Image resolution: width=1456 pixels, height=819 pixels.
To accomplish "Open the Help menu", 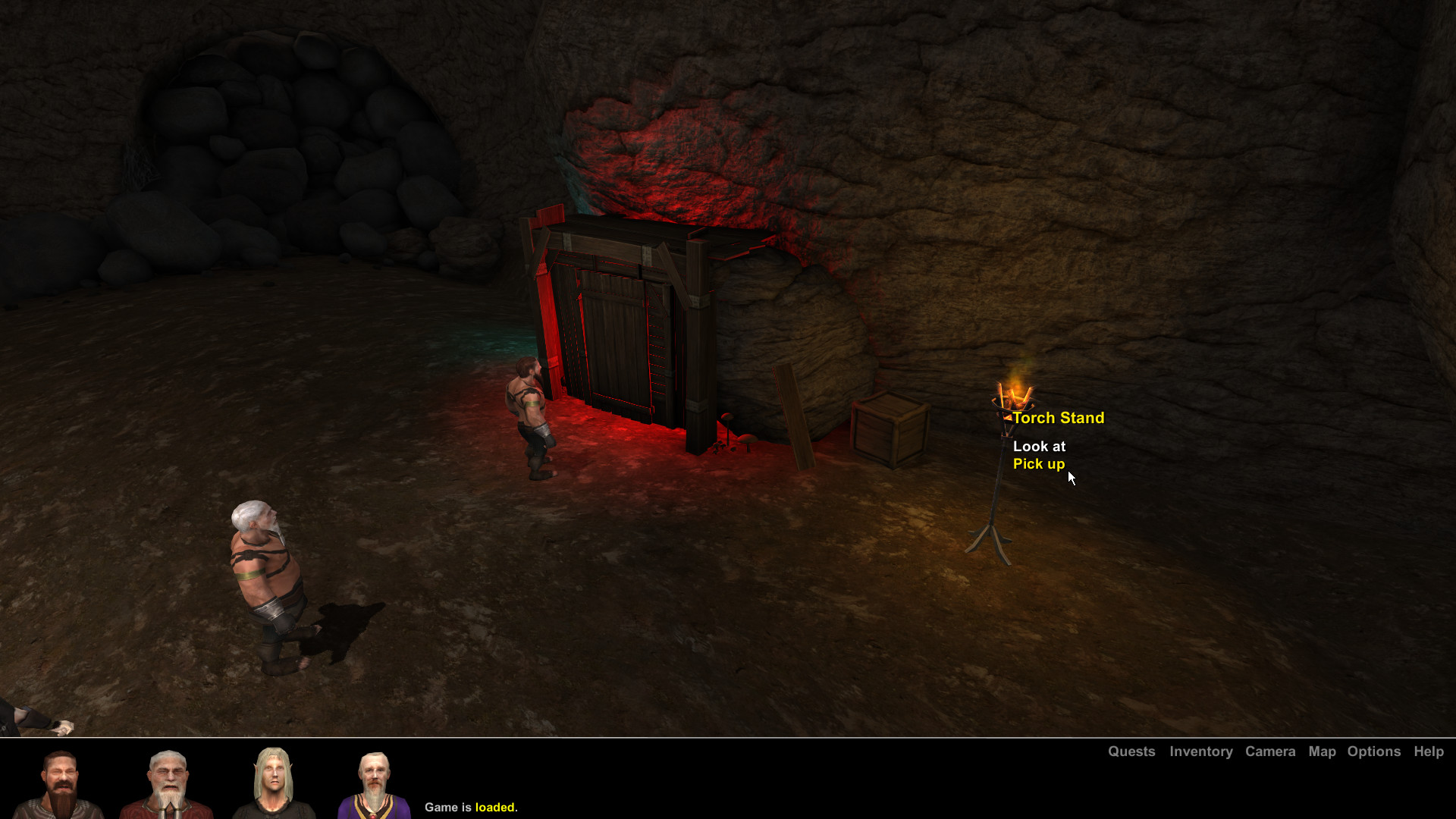I will (1429, 752).
